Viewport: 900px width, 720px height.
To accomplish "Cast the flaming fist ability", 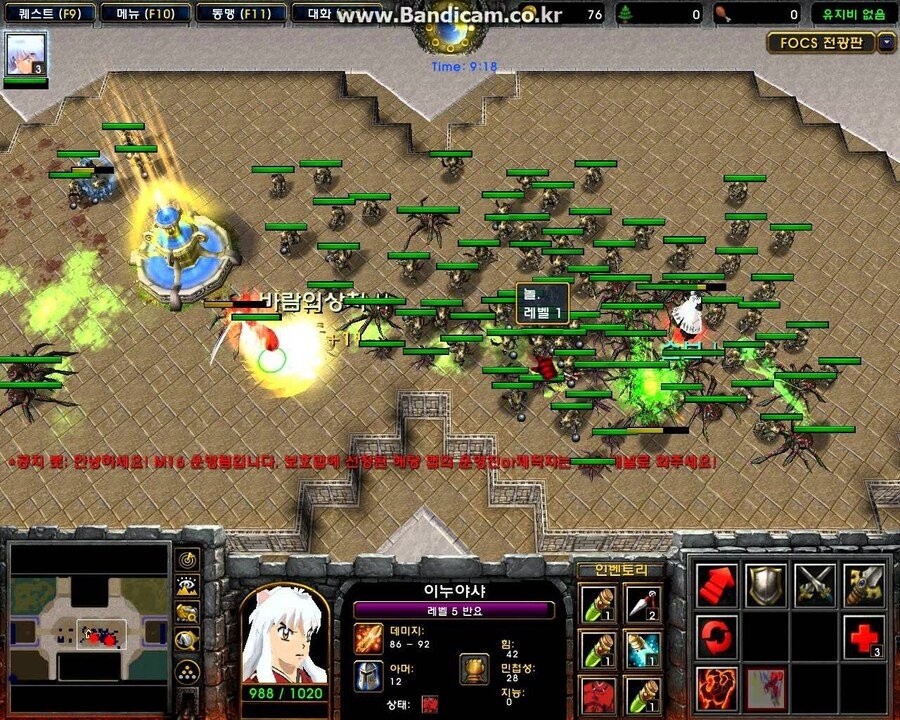I will pos(716,689).
